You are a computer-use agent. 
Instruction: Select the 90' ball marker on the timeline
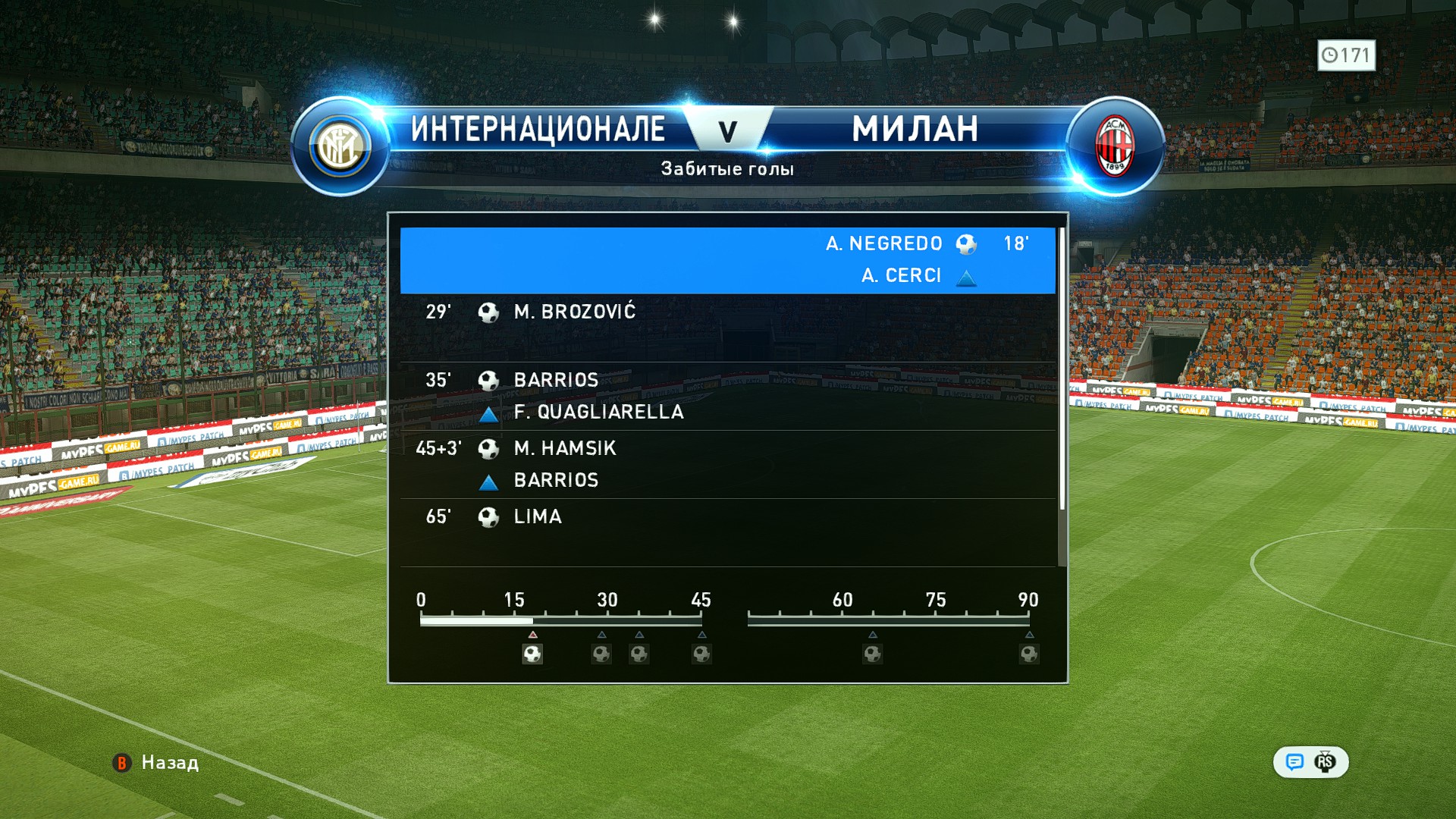pos(1029,654)
